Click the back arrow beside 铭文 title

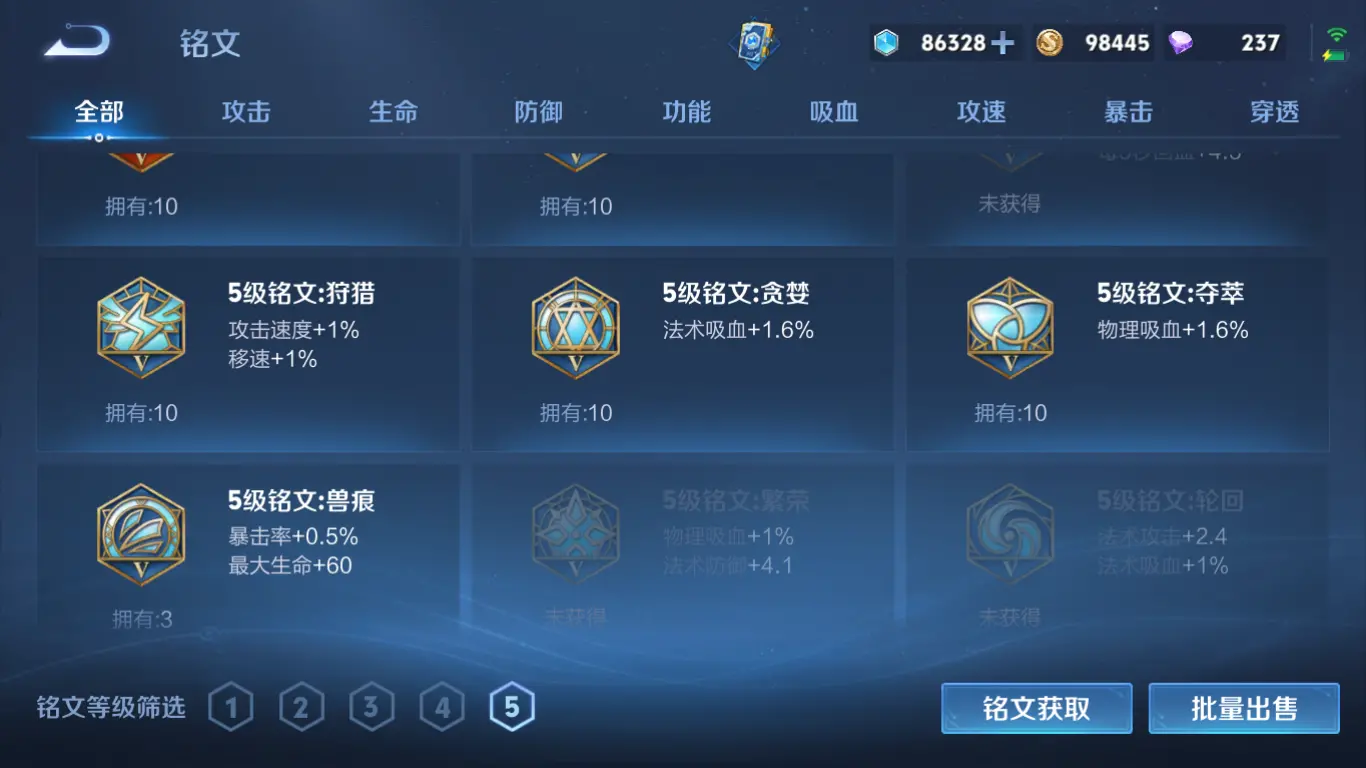[75, 42]
